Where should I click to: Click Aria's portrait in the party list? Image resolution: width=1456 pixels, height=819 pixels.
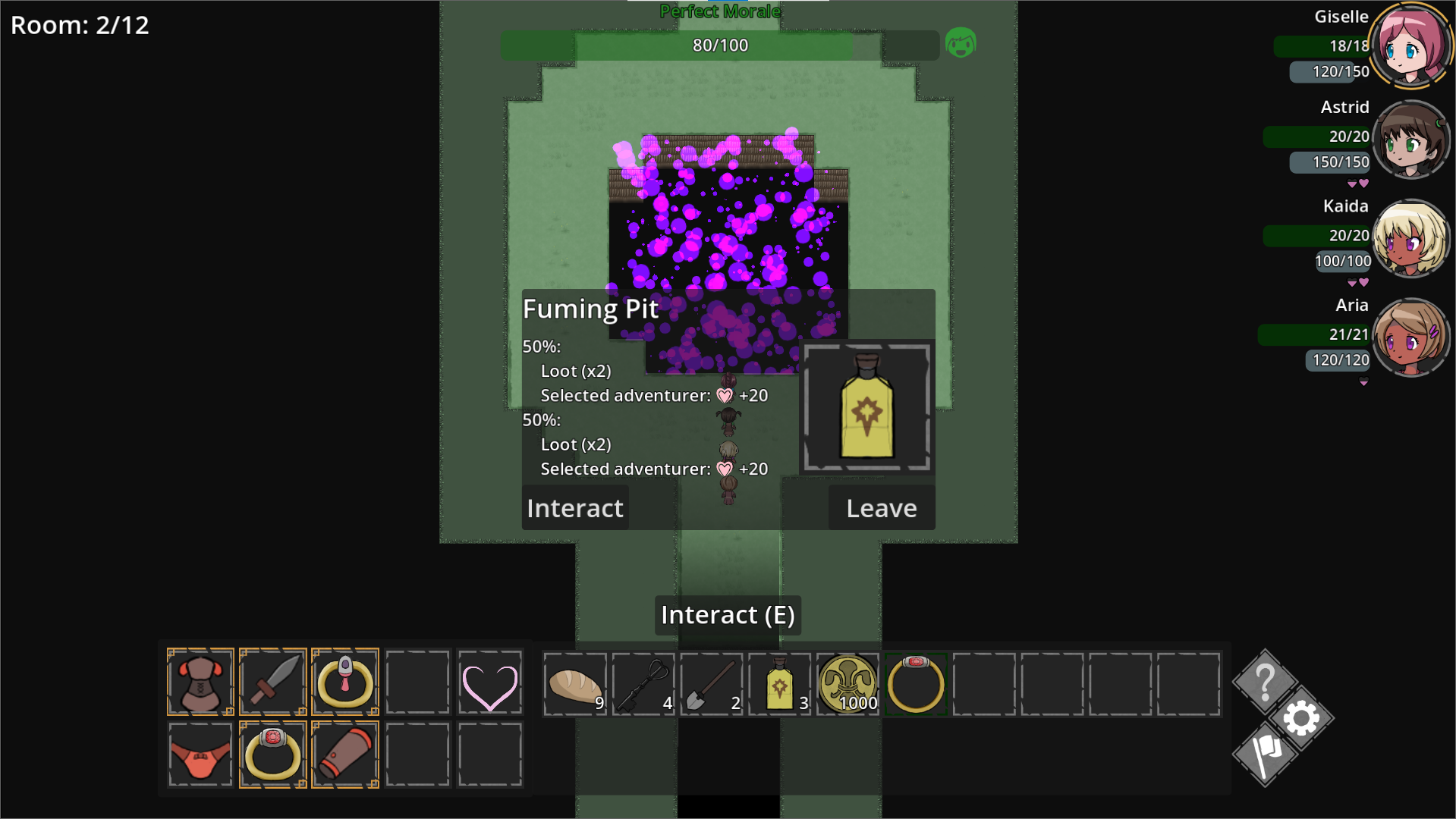[1411, 336]
